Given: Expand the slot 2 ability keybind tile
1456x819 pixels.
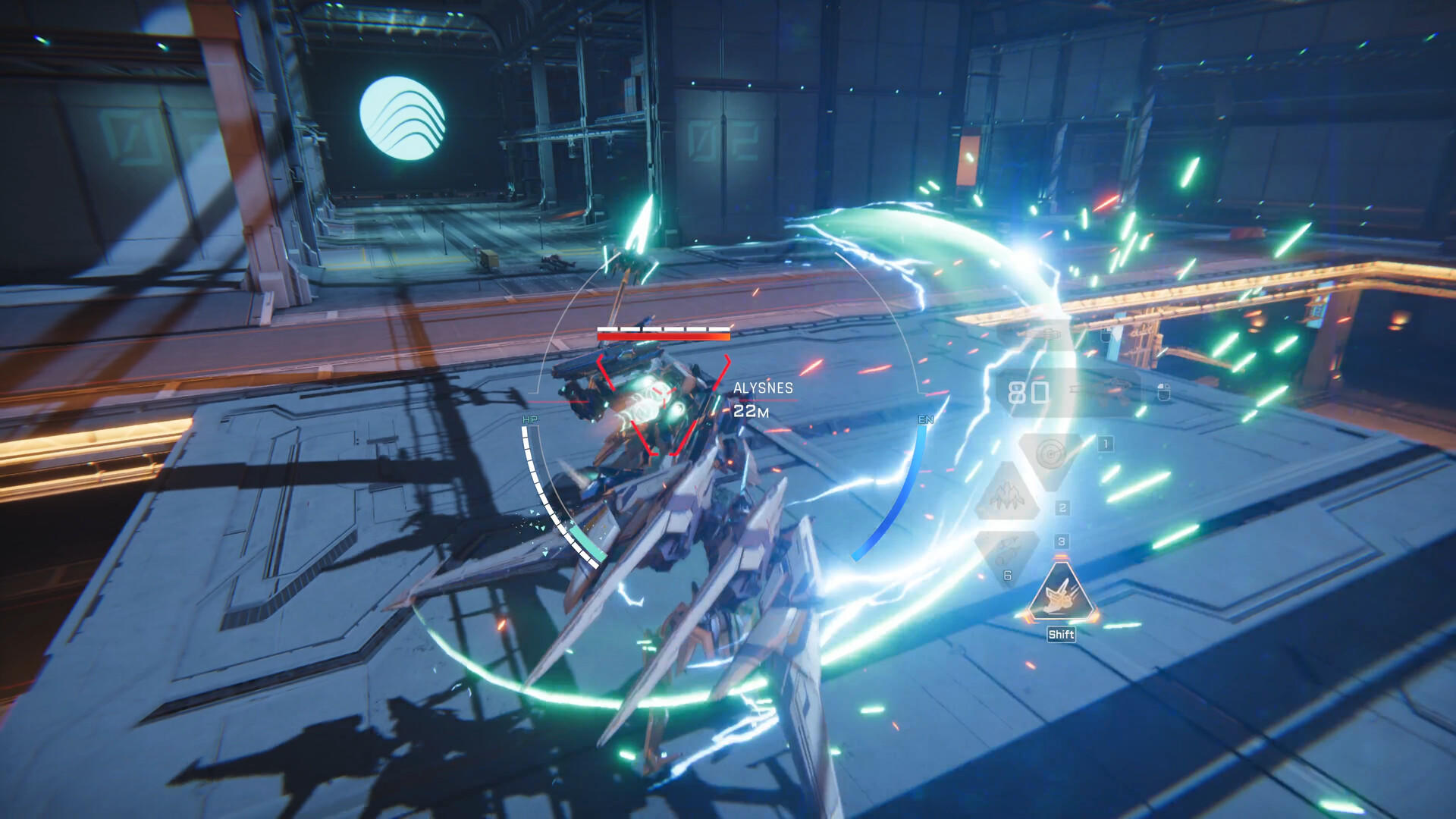Looking at the screenshot, I should (x=1062, y=507).
